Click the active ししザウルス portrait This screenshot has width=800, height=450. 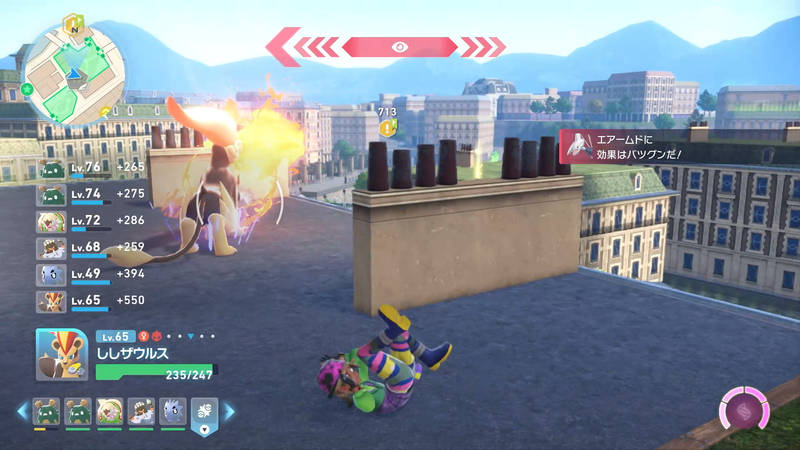point(62,353)
